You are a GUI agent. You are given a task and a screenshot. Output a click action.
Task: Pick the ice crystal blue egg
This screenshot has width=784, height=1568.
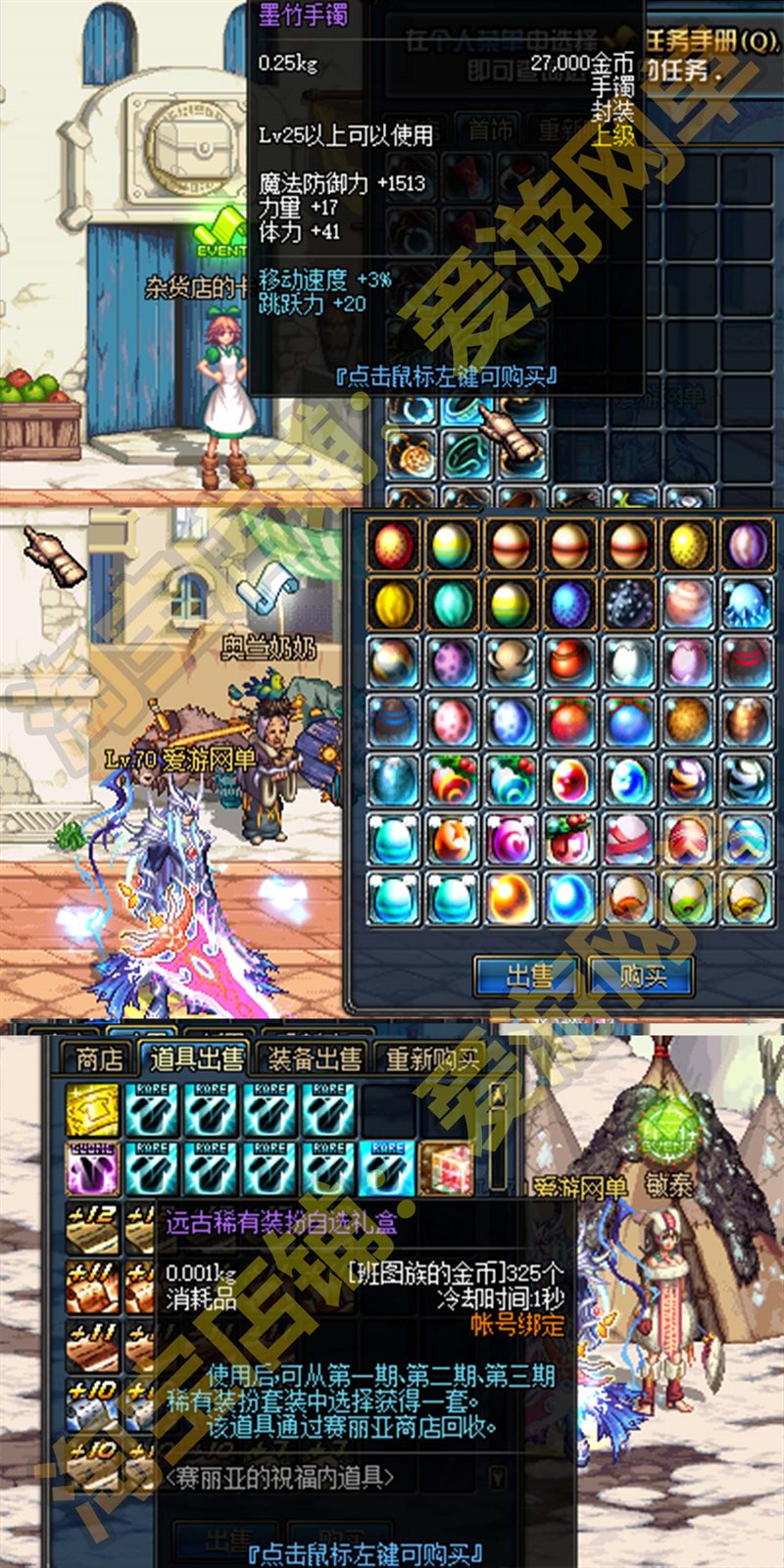click(746, 604)
